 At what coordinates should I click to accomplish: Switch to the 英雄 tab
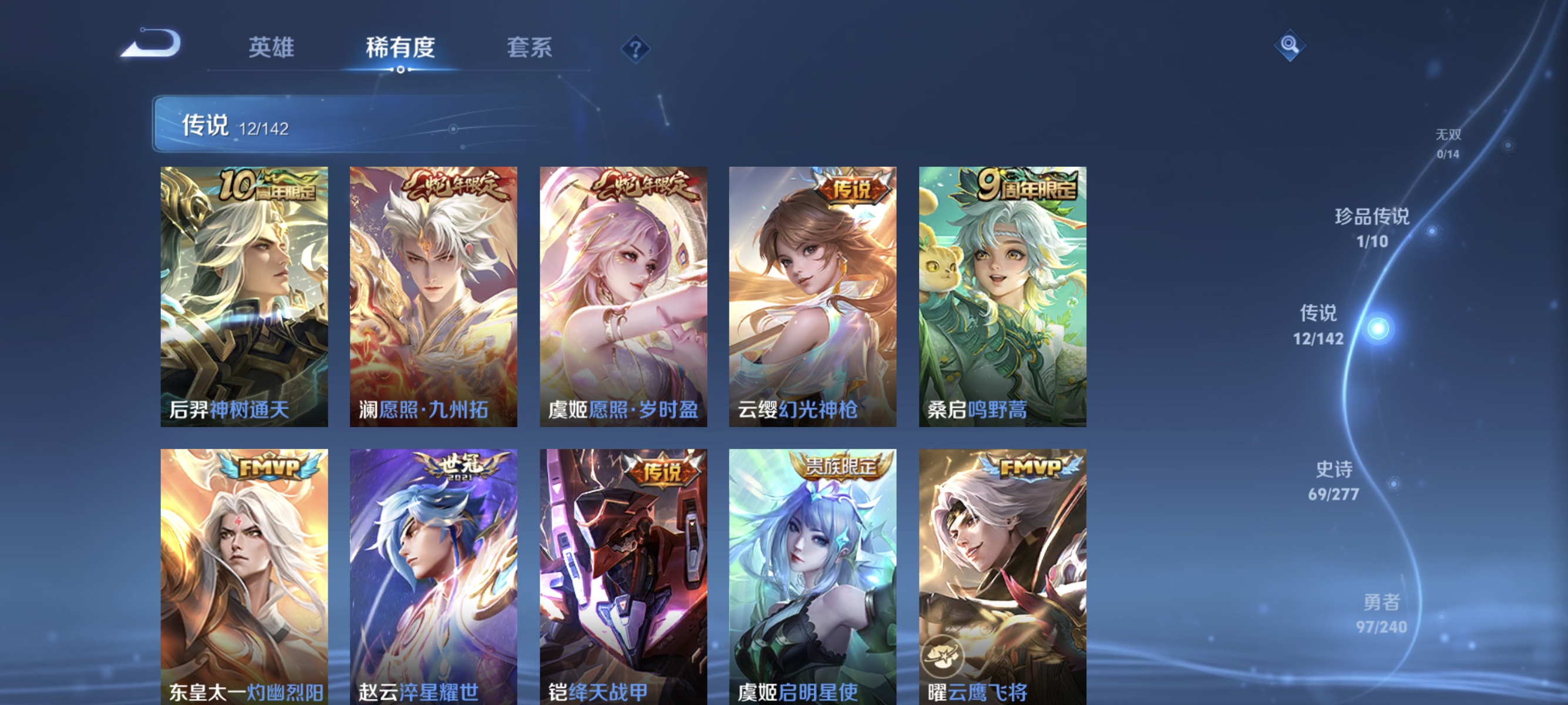tap(272, 48)
